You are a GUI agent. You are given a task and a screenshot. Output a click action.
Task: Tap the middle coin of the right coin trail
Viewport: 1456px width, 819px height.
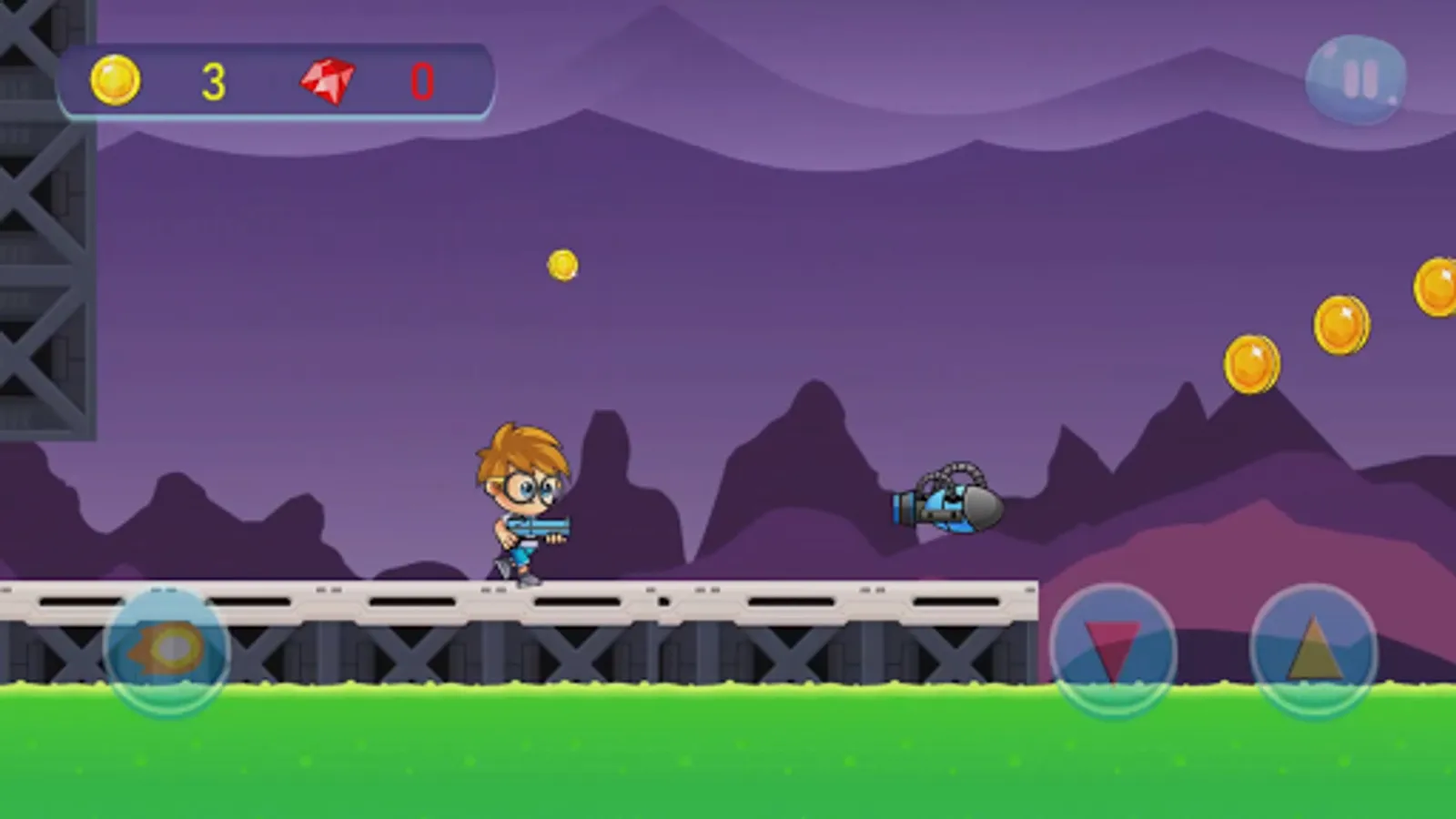coord(1342,323)
